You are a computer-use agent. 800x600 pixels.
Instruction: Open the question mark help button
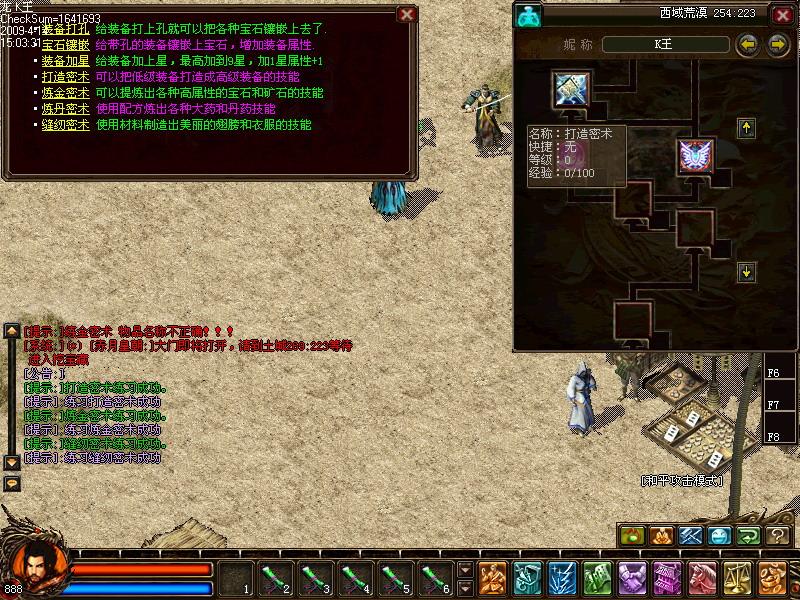pyautogui.click(x=779, y=536)
